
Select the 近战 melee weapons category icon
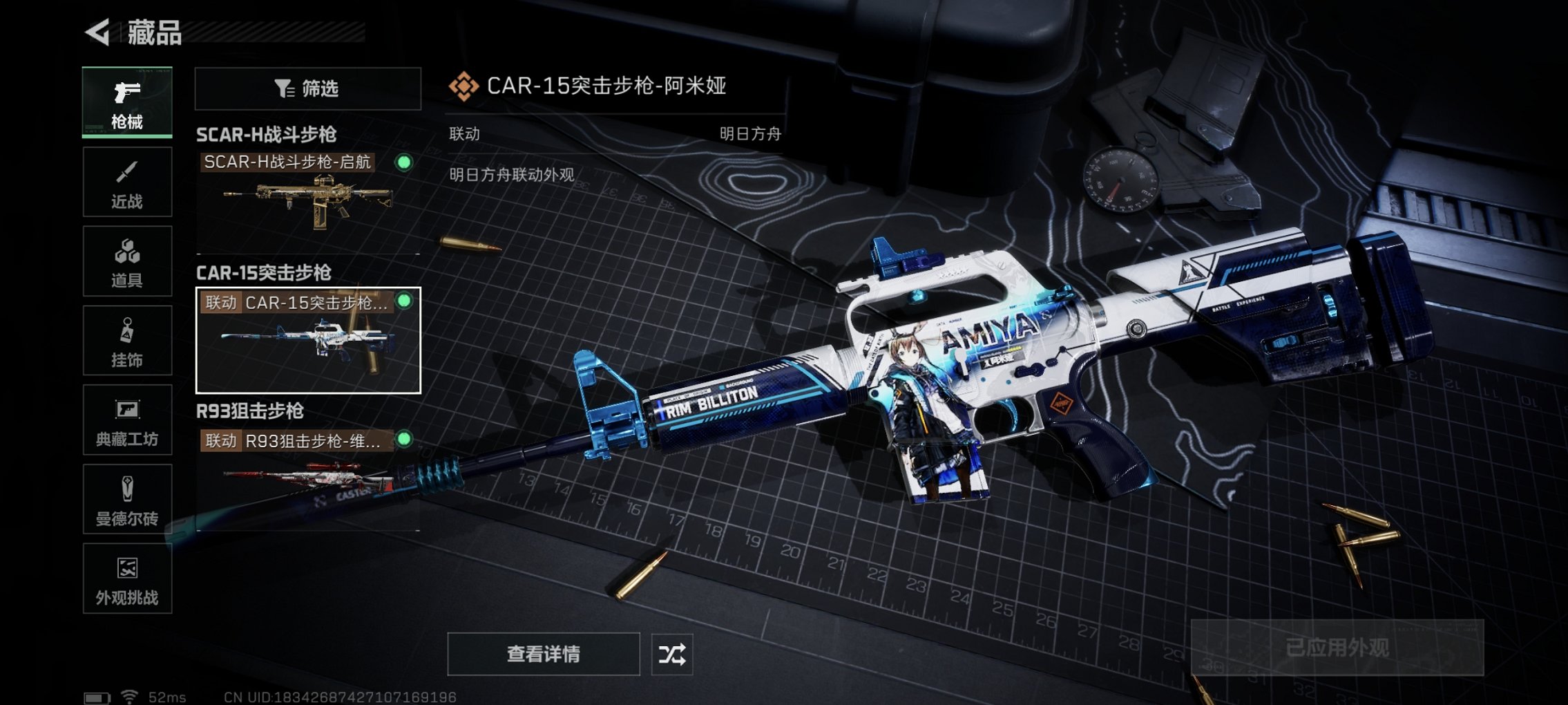126,181
